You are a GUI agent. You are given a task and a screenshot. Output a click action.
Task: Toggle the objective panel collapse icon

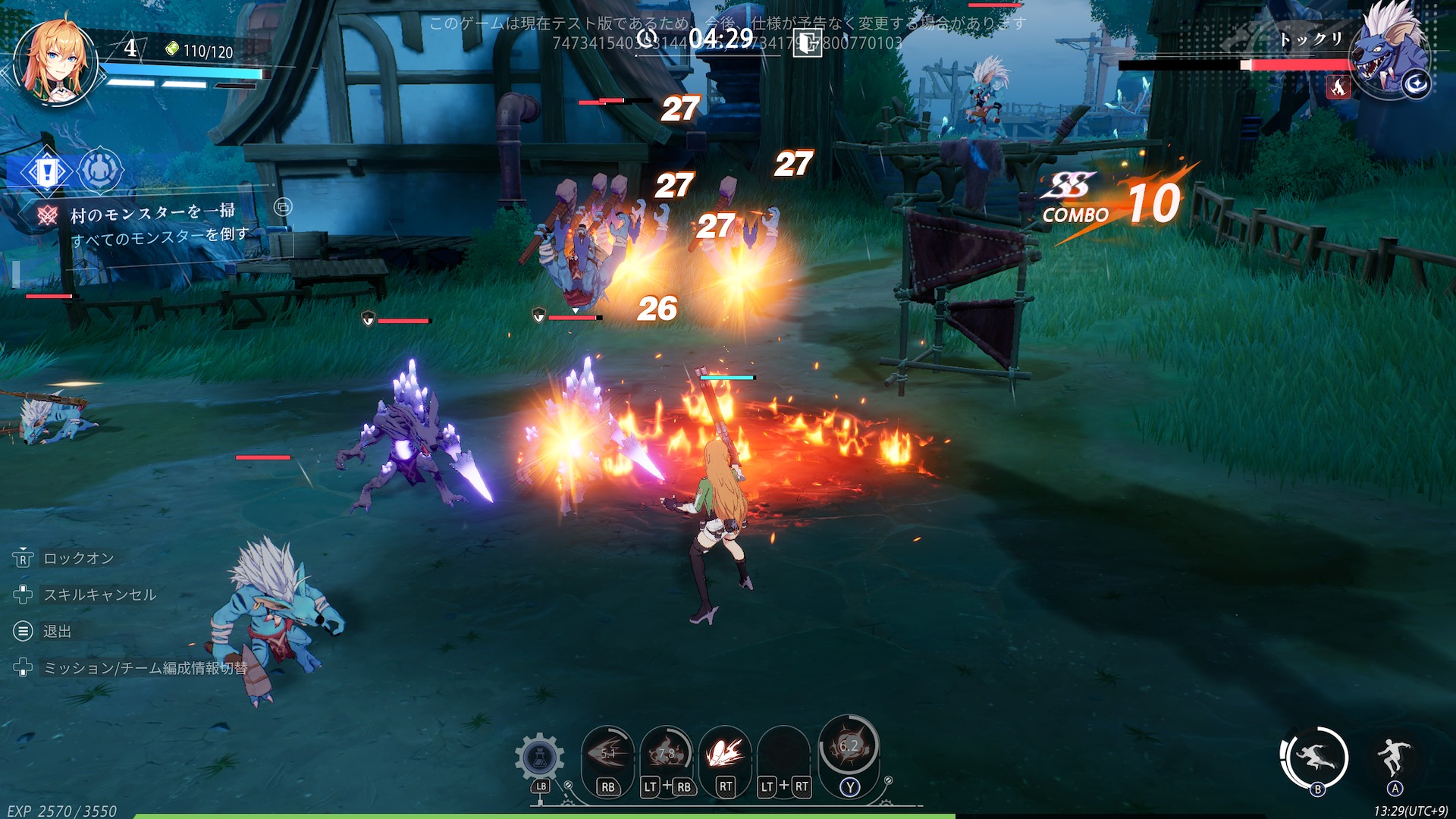click(283, 207)
